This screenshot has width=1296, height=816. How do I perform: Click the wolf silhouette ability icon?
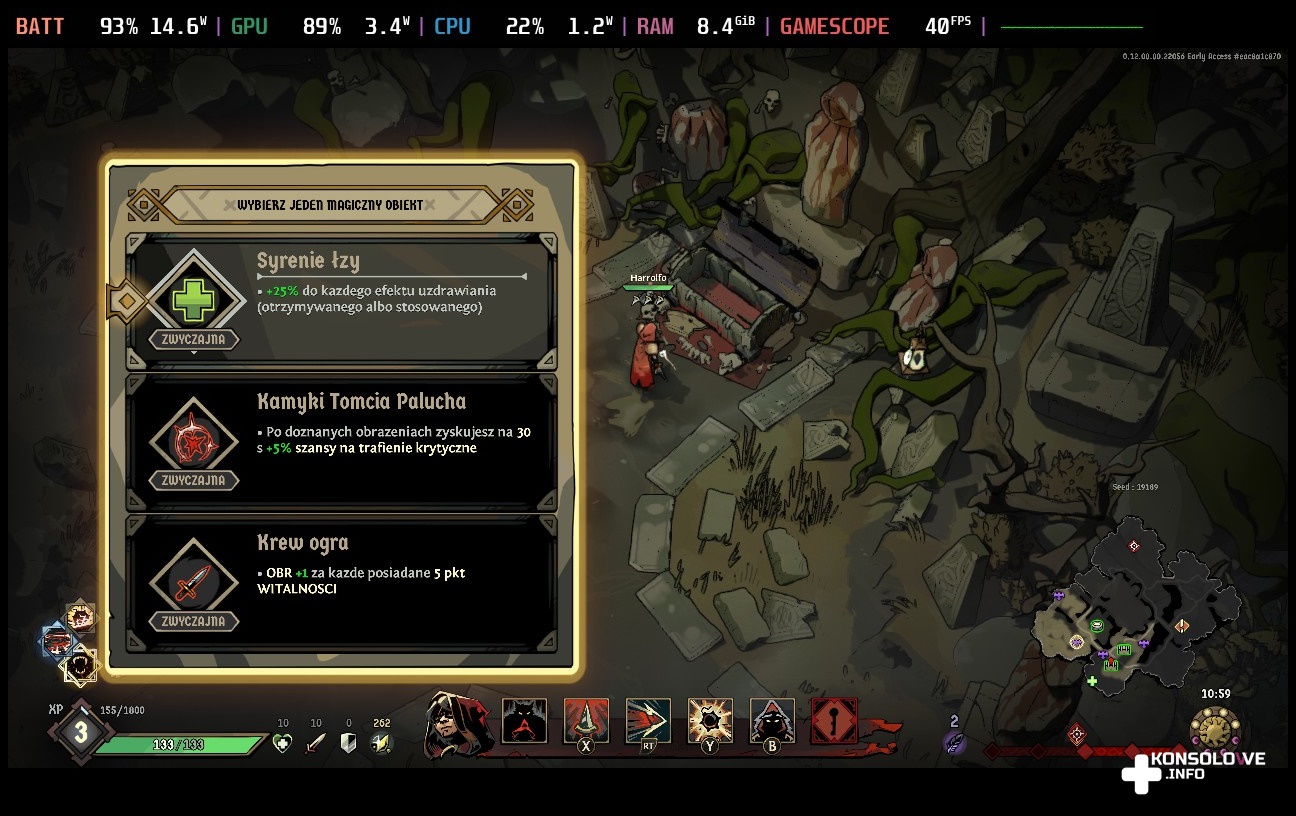tap(524, 720)
